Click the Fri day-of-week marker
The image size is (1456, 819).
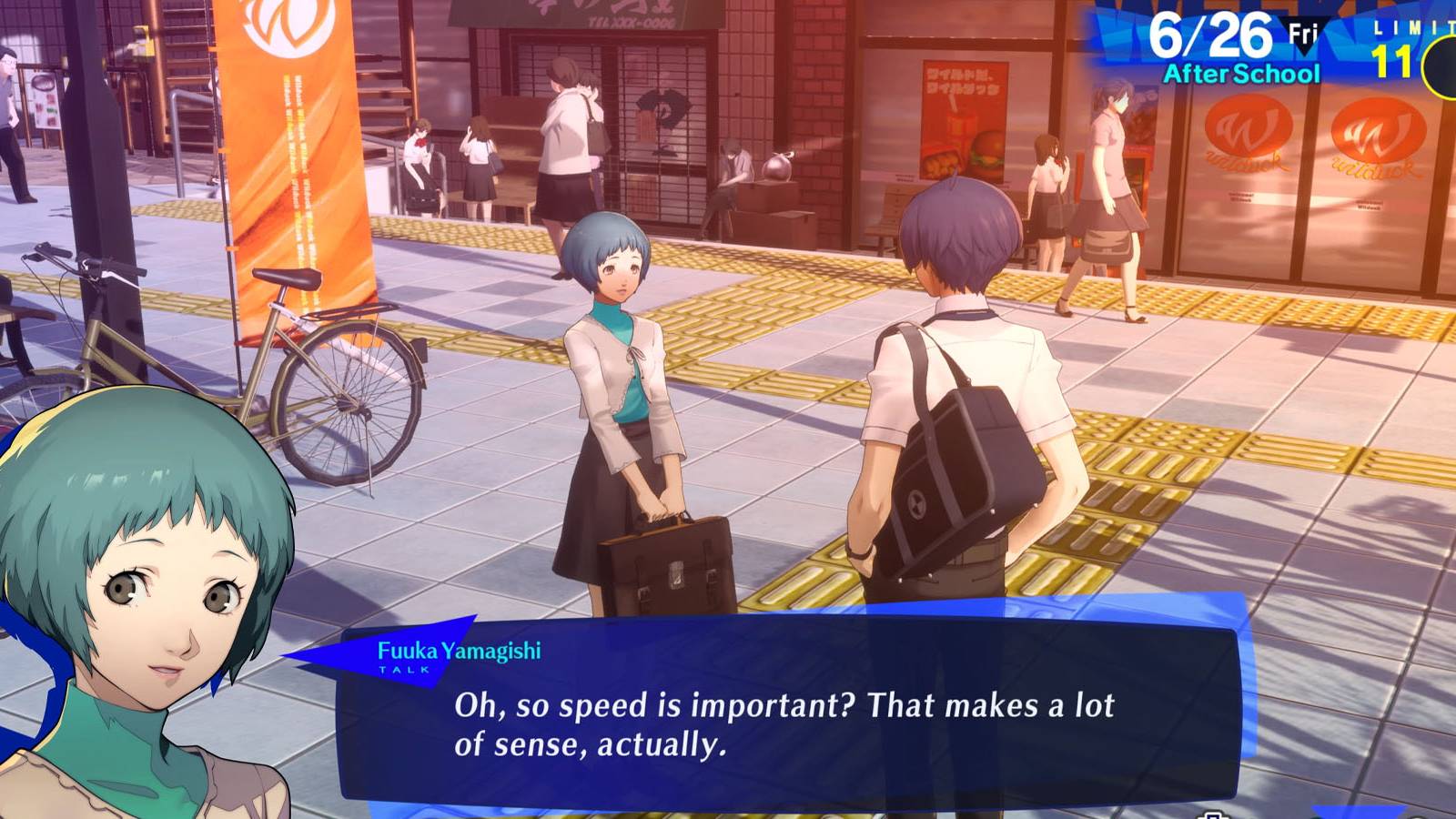1305,30
